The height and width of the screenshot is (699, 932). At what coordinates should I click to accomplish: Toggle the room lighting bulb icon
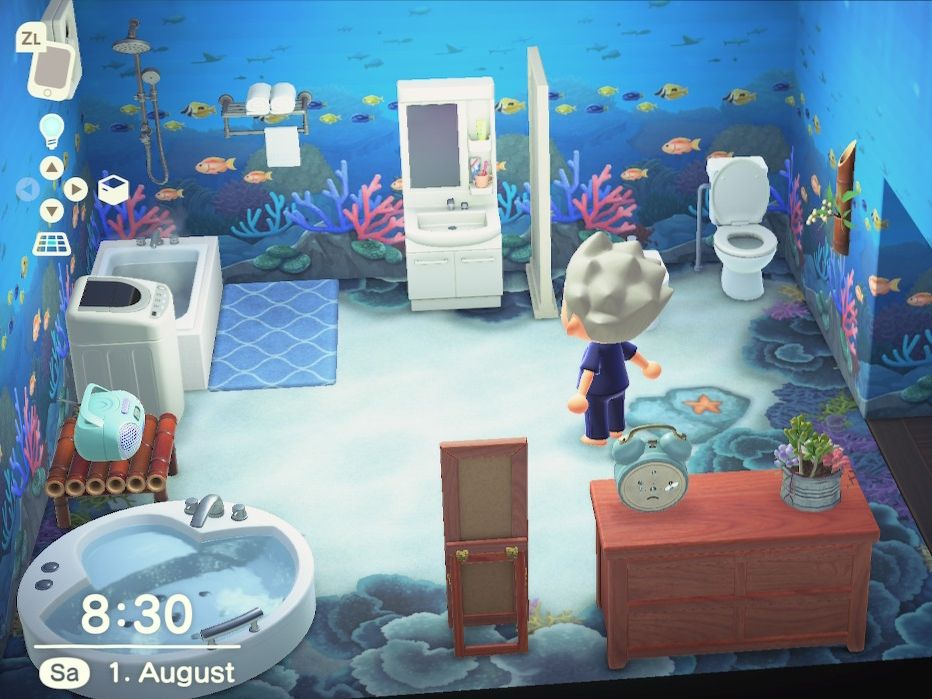pyautogui.click(x=51, y=129)
